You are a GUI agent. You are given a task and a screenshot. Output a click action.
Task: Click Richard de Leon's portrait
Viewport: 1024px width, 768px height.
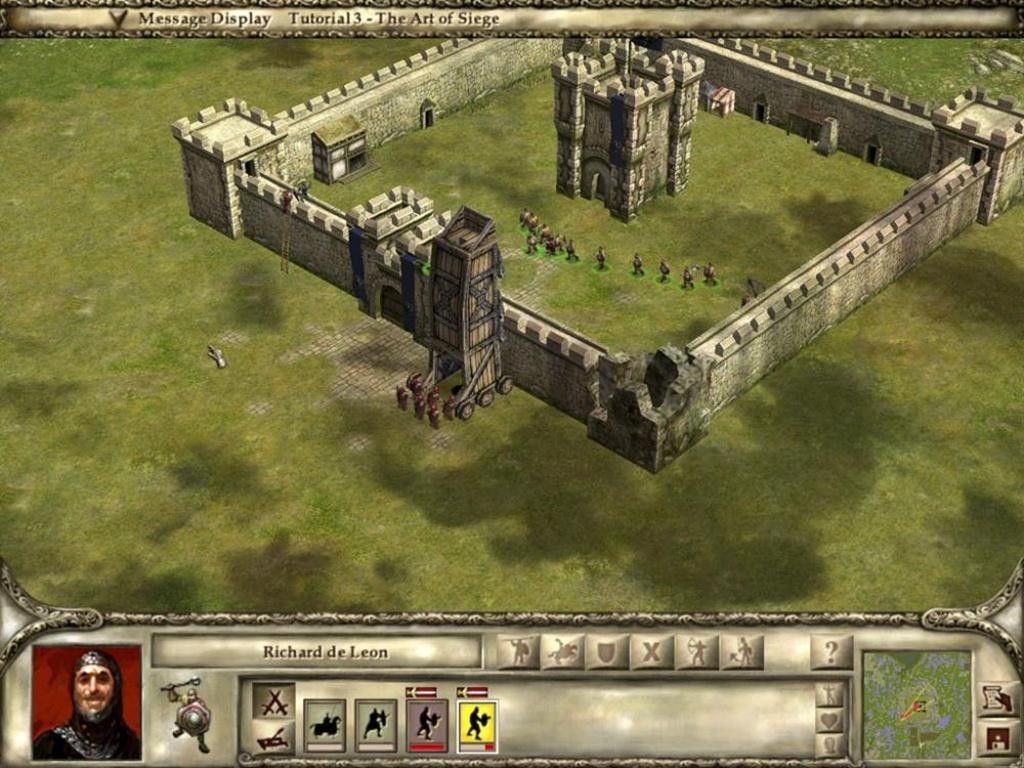coord(86,702)
